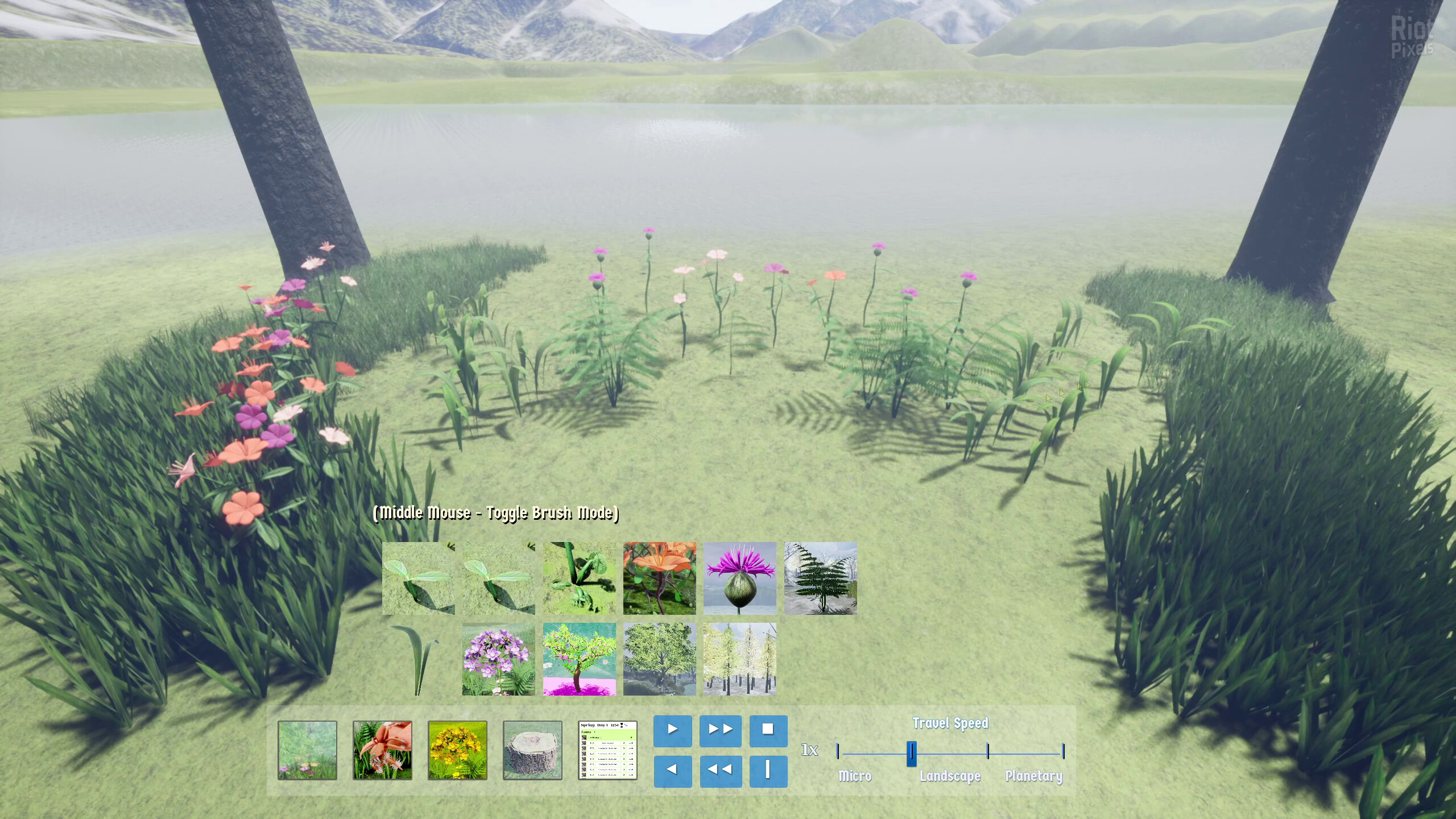1456x819 pixels.
Task: Set travel speed to Planetary
Action: point(1063,752)
